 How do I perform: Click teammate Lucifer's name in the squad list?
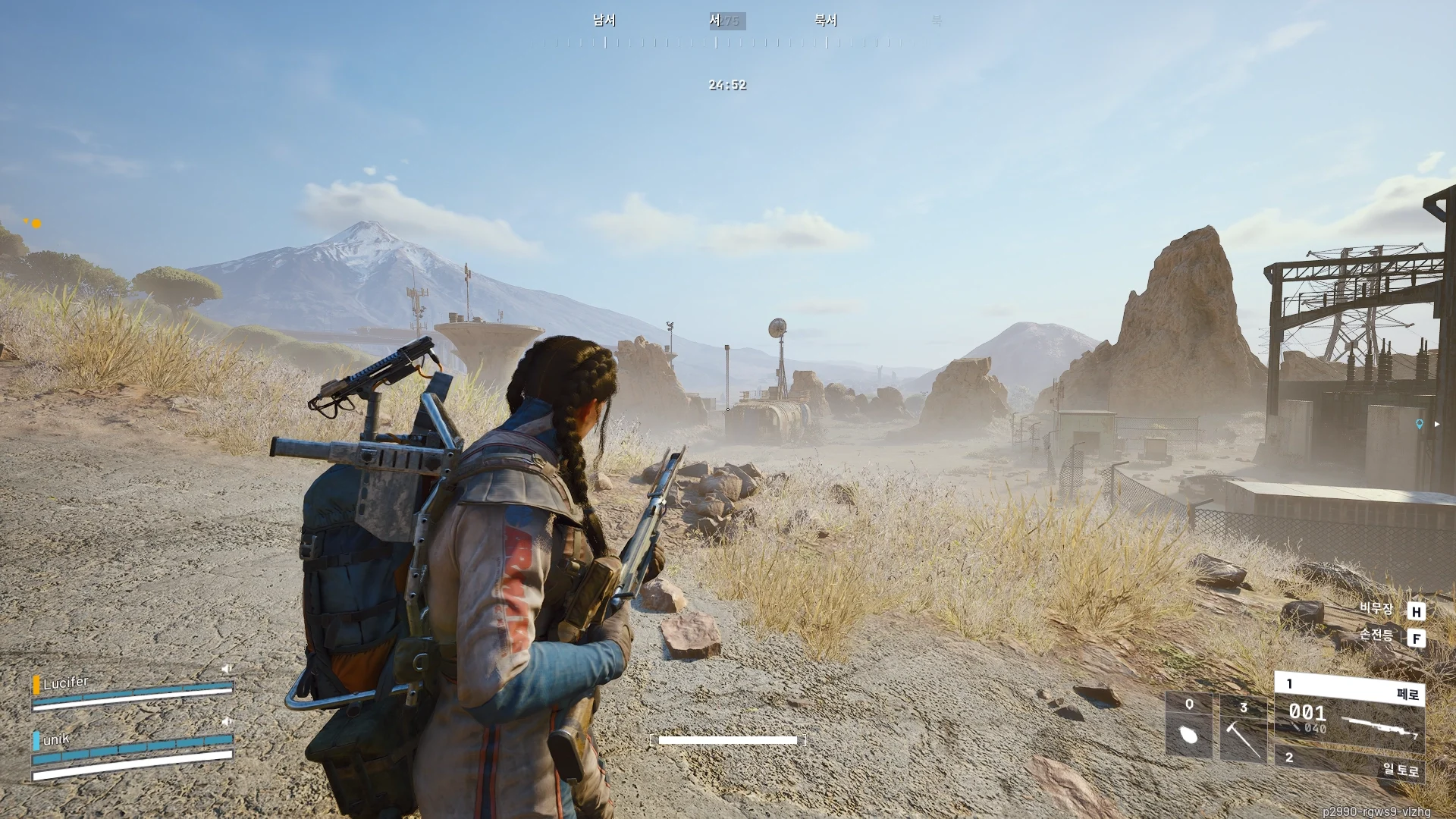tap(66, 682)
